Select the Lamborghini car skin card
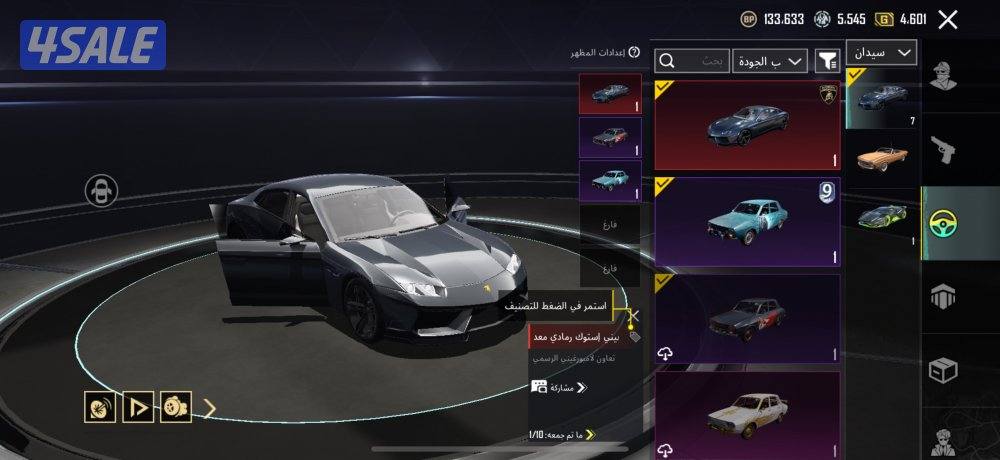 coord(747,125)
